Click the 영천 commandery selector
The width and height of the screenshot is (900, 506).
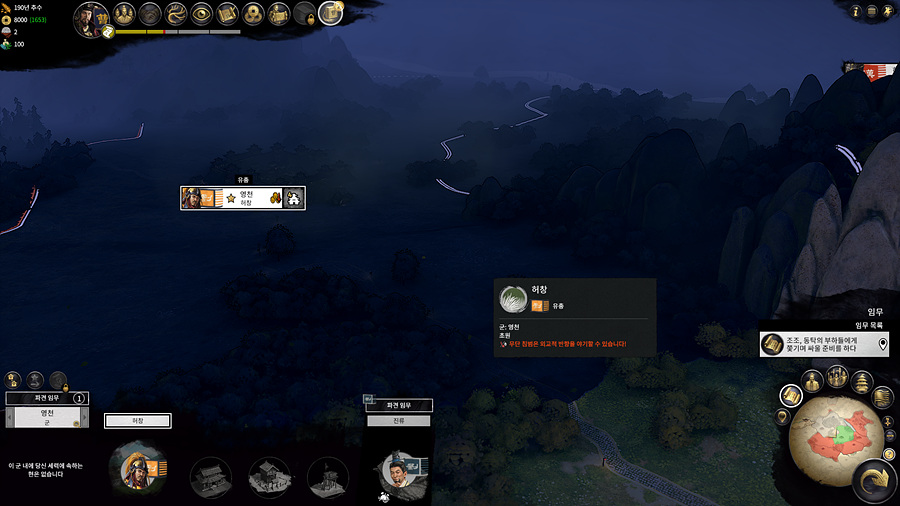[46, 417]
